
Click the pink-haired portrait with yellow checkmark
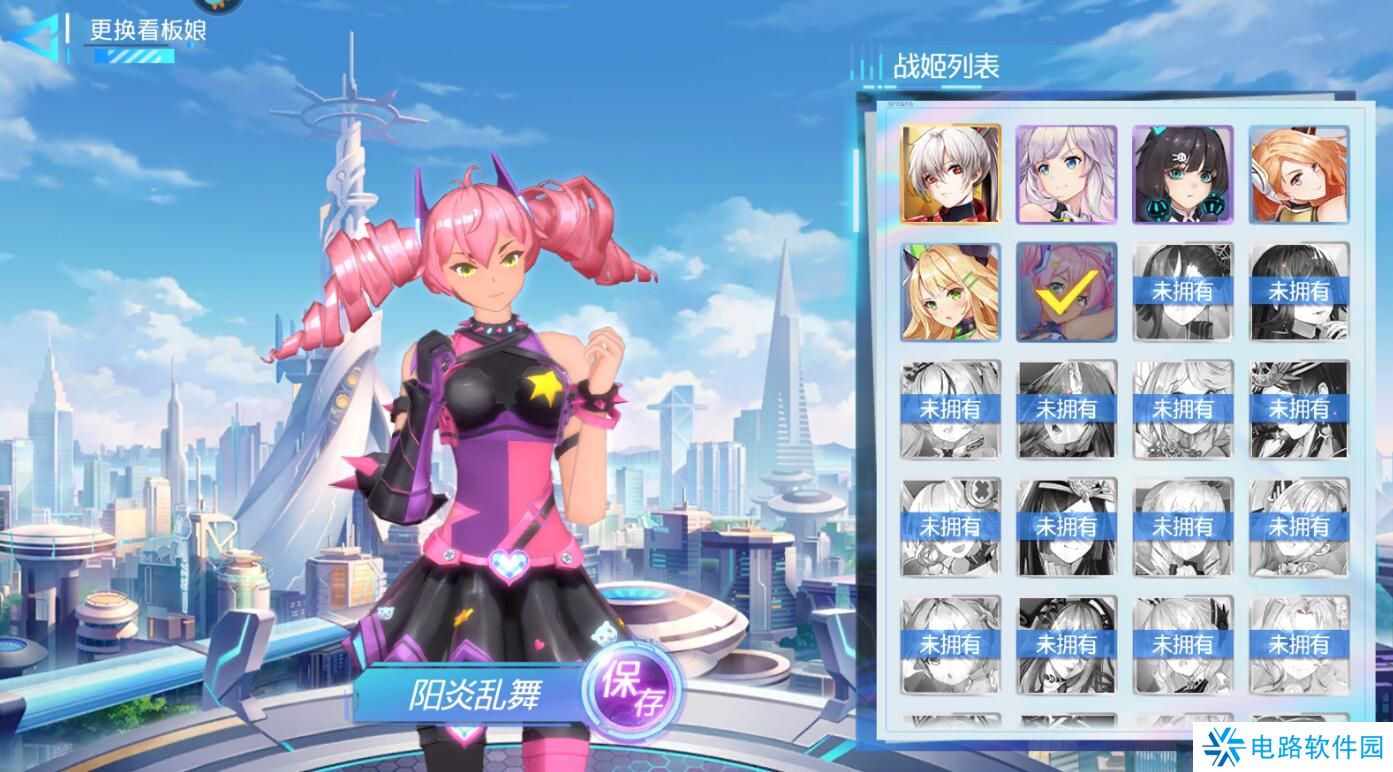pos(1066,292)
